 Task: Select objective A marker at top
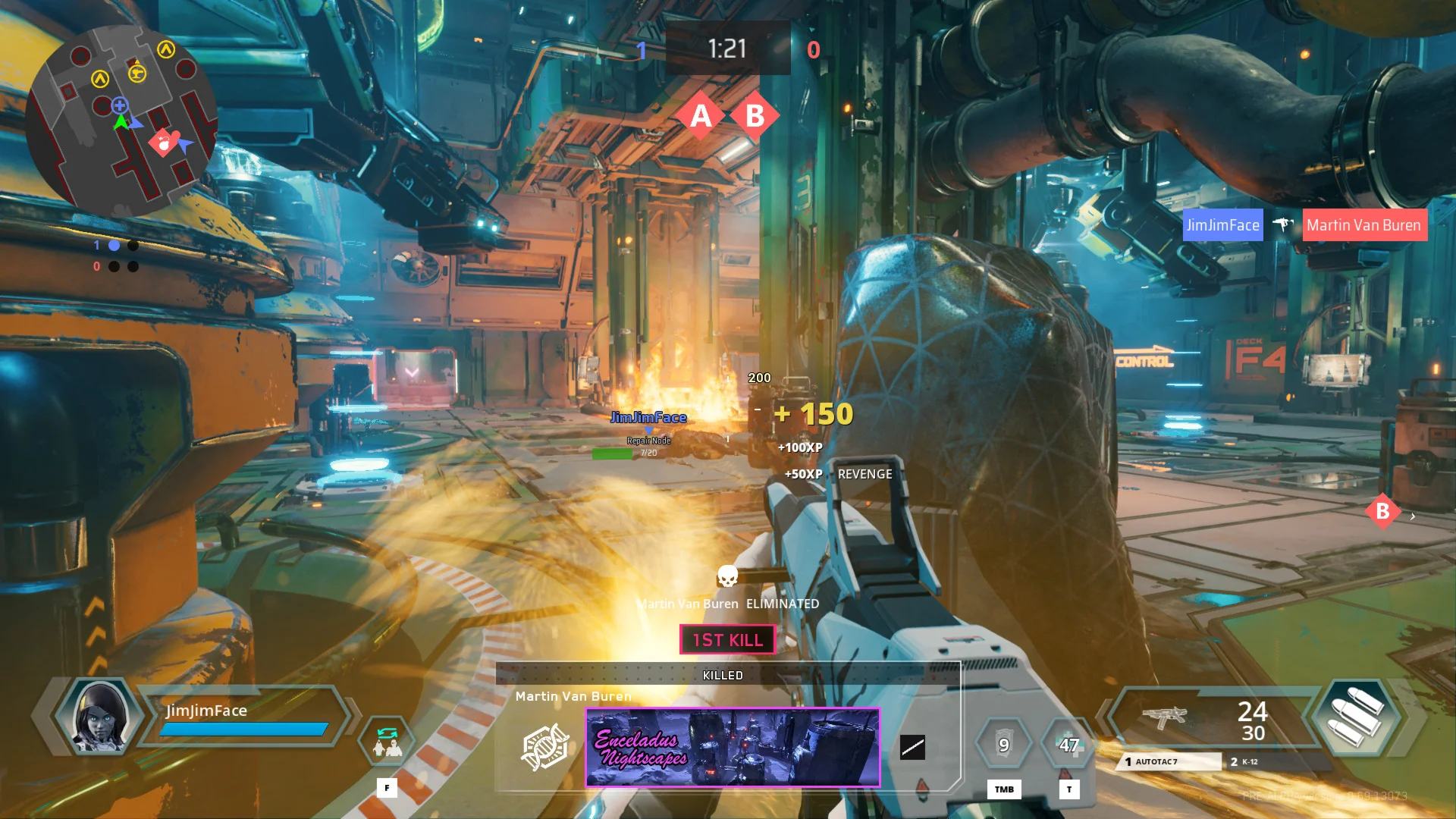coord(701,116)
